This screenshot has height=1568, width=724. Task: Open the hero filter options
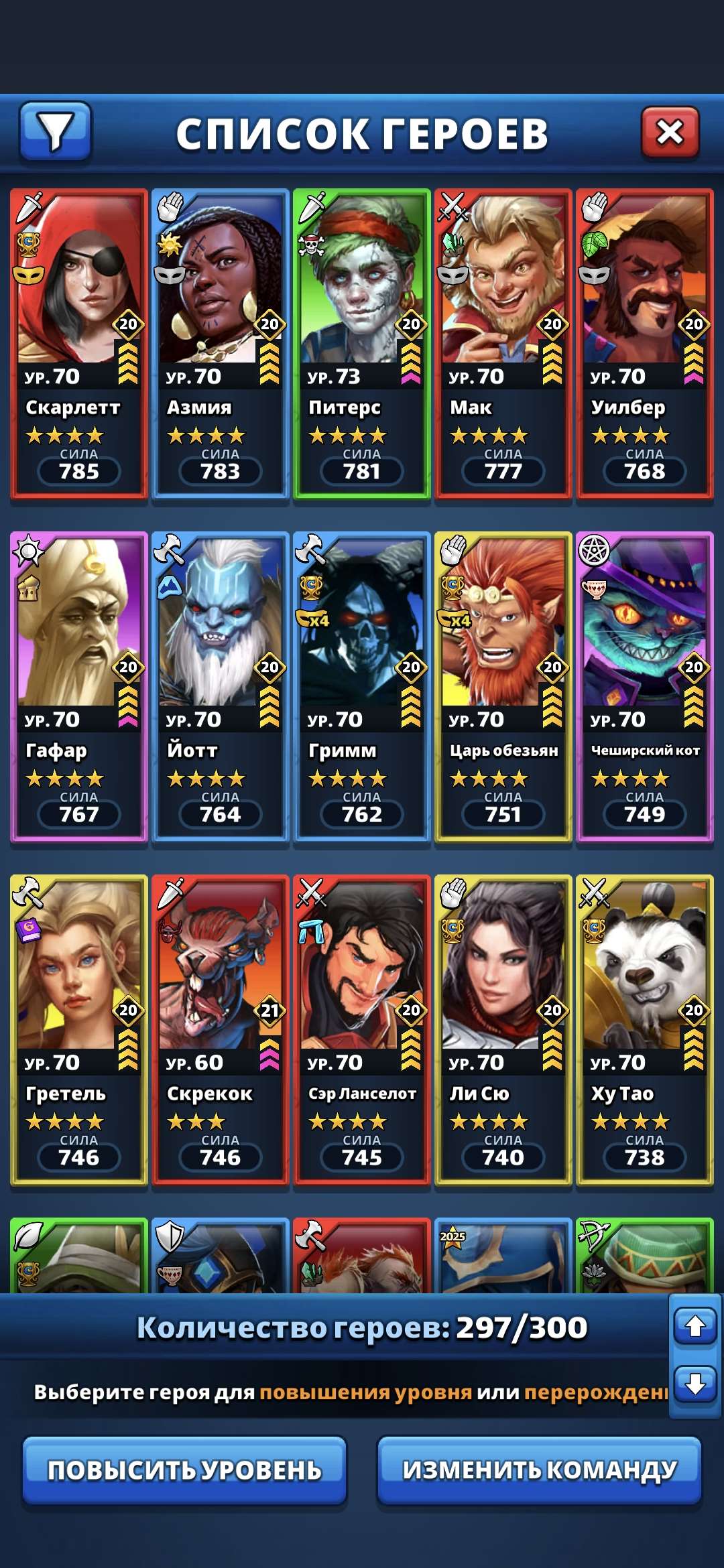[55, 131]
